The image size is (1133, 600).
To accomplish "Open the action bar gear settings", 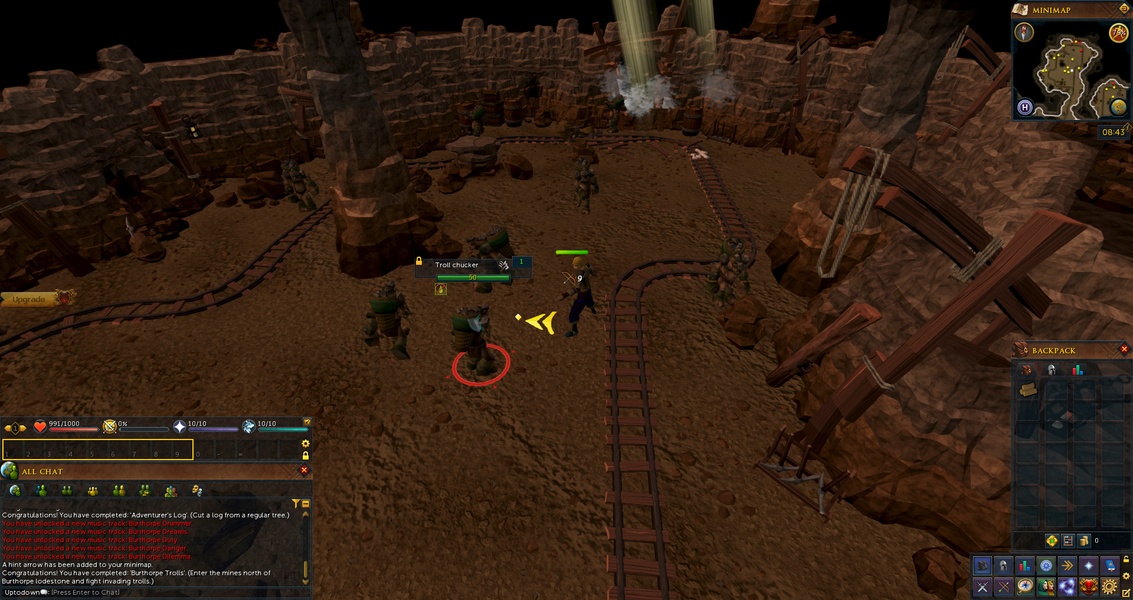I will point(306,443).
